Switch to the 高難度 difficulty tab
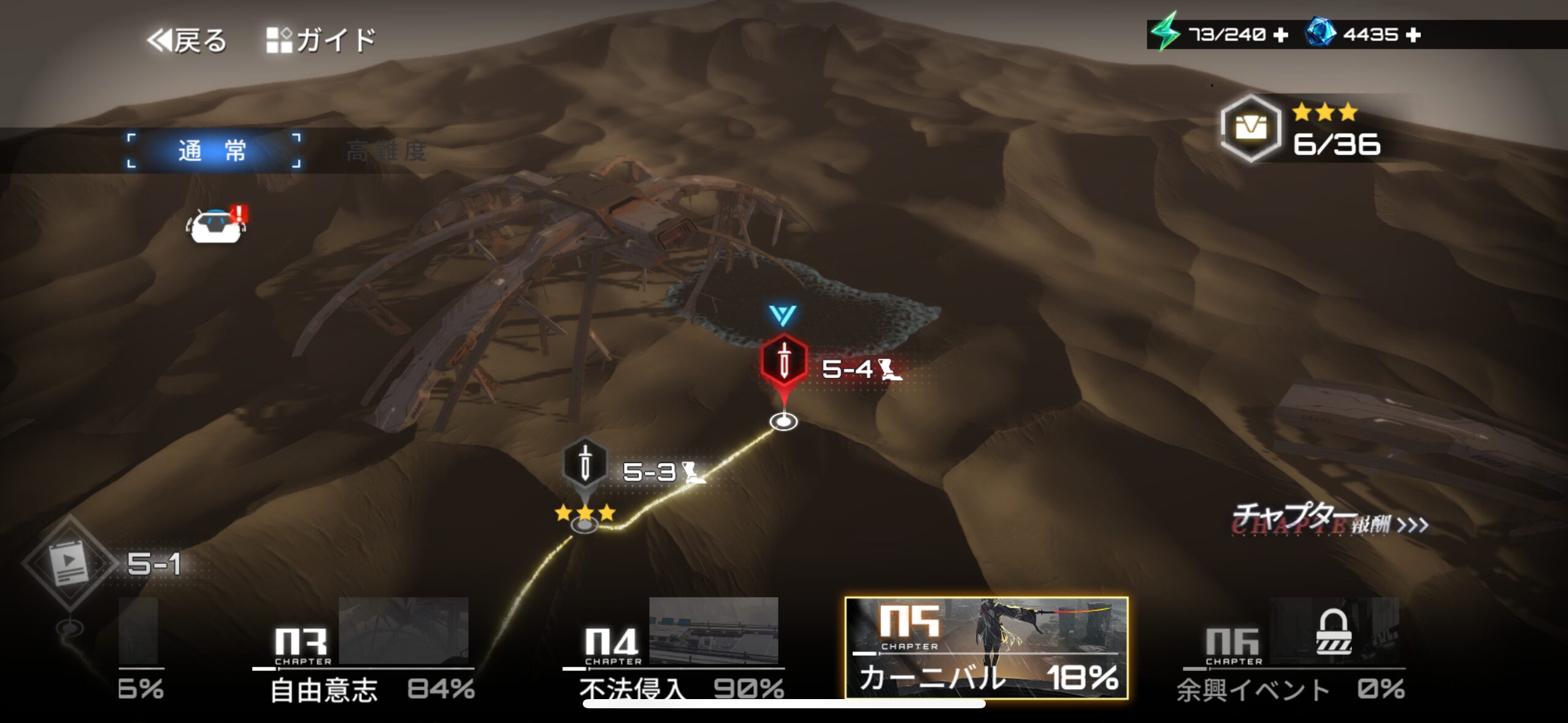Screen dimensions: 1568x723 386,151
